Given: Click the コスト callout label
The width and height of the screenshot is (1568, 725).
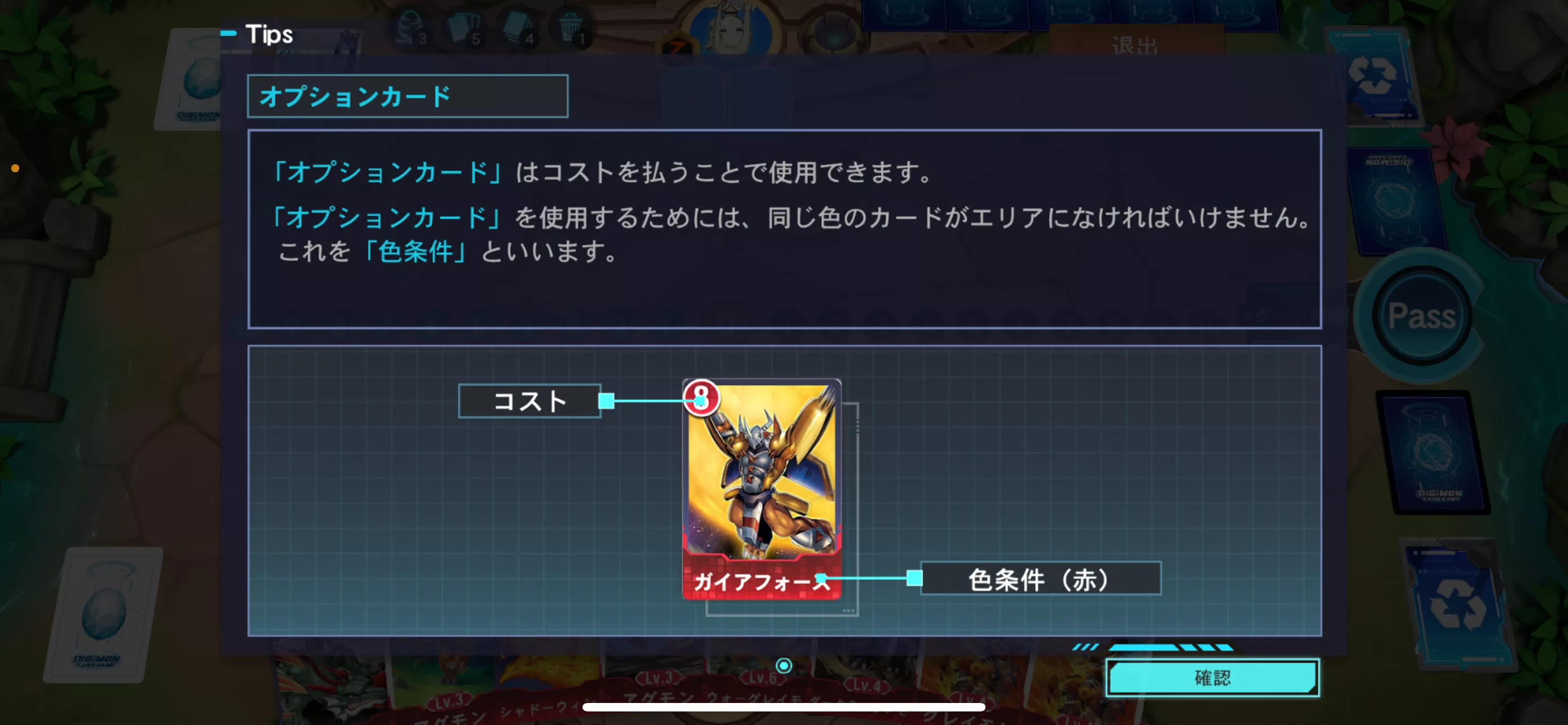Looking at the screenshot, I should (x=529, y=400).
